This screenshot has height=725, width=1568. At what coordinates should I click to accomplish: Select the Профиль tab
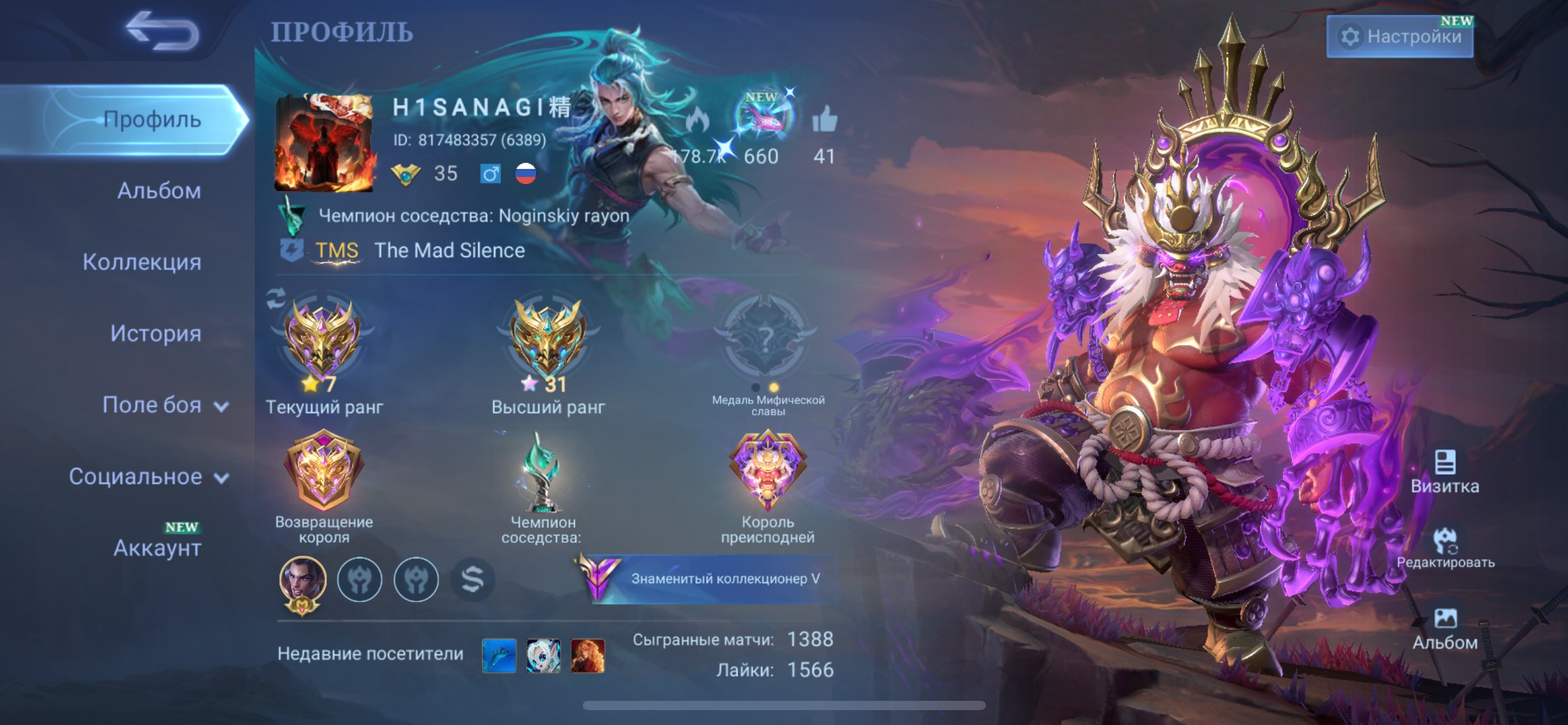(152, 120)
